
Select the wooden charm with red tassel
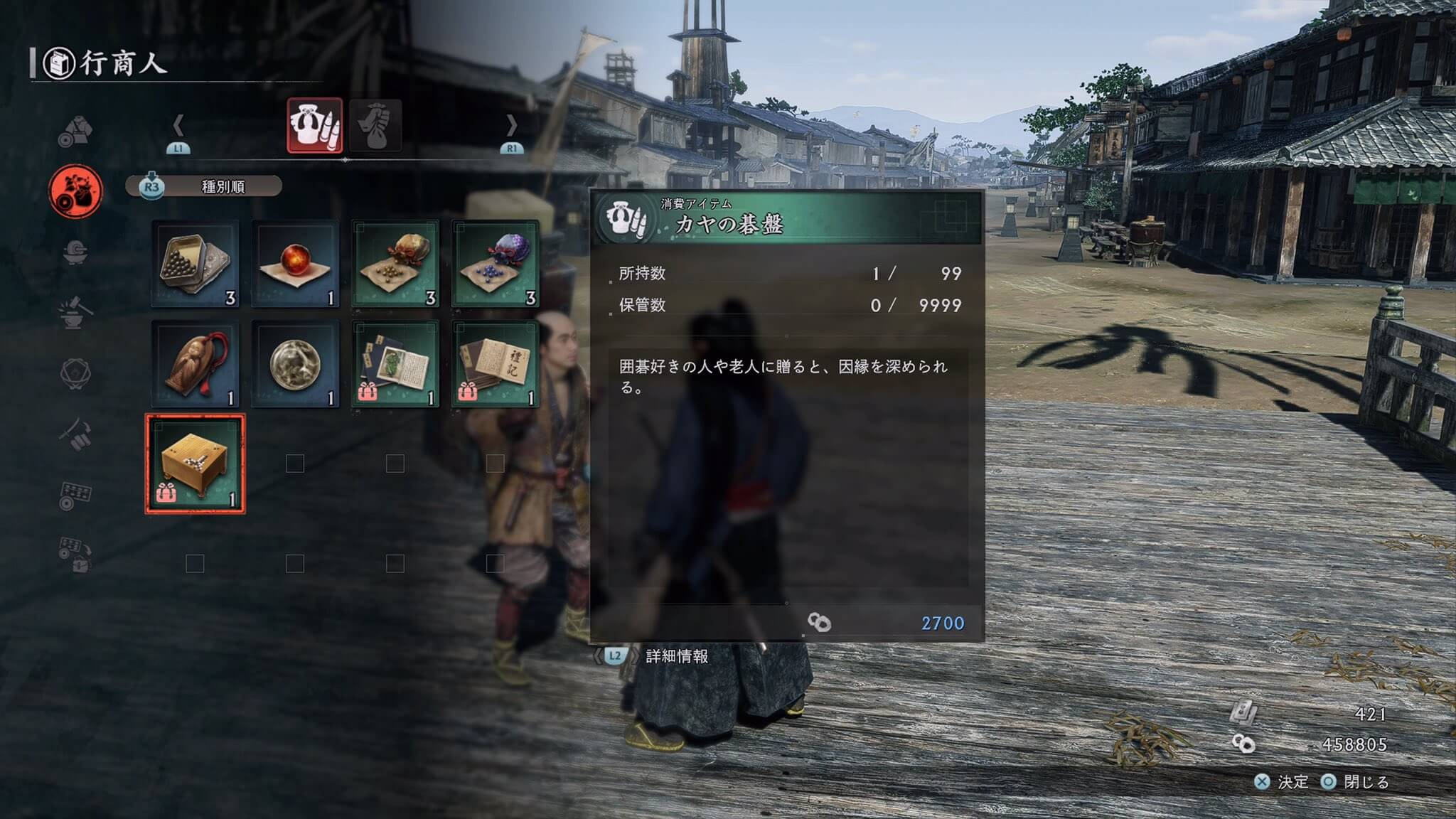tap(196, 364)
